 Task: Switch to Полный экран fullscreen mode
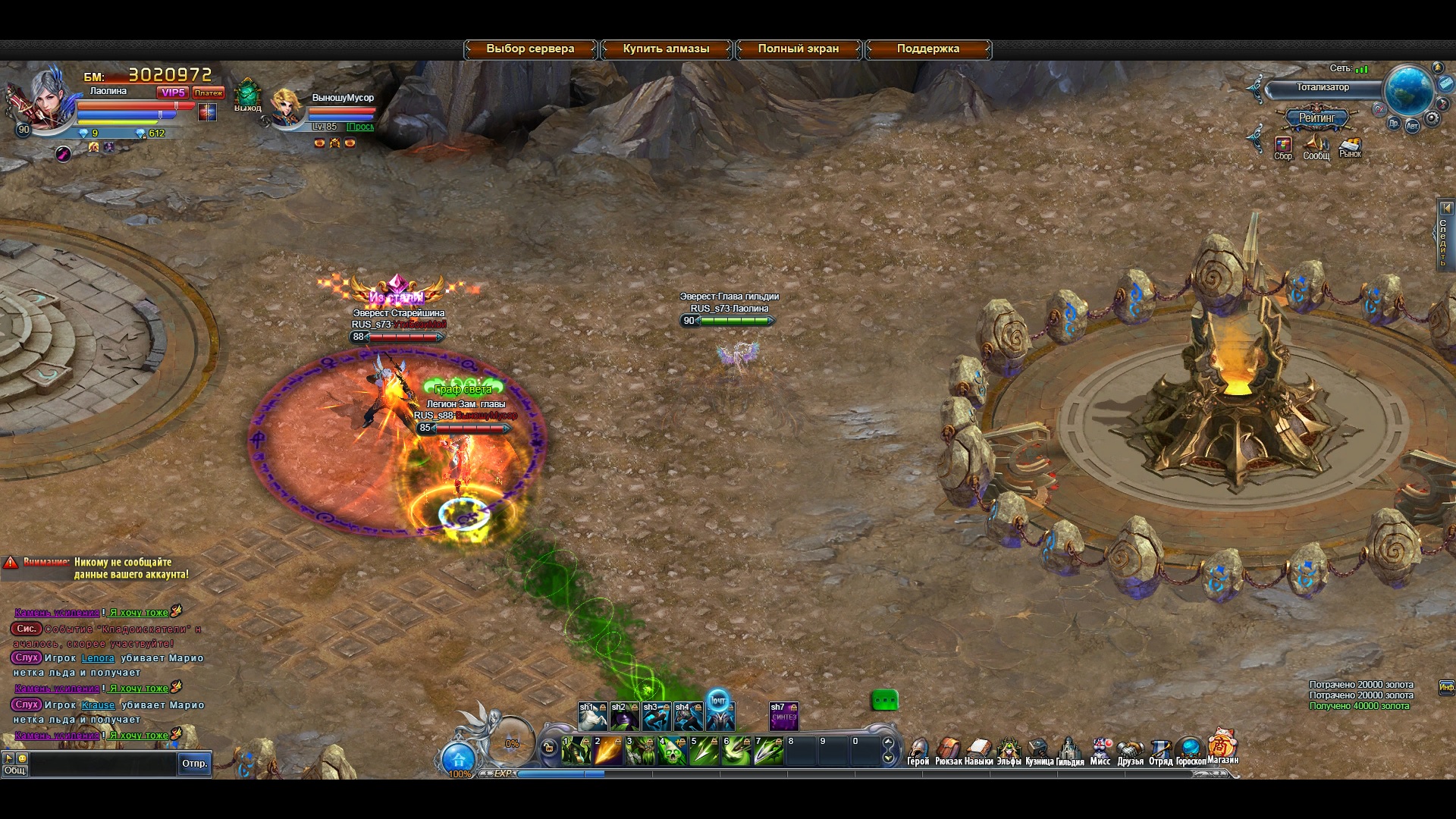798,49
